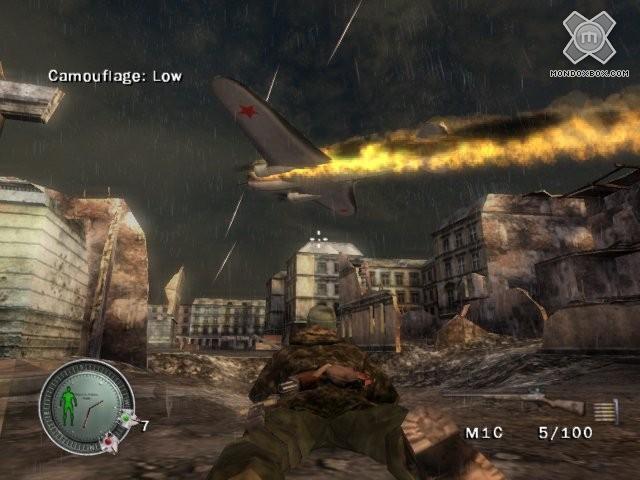Select the green-centered bandage icon on the gauge

click(125, 418)
